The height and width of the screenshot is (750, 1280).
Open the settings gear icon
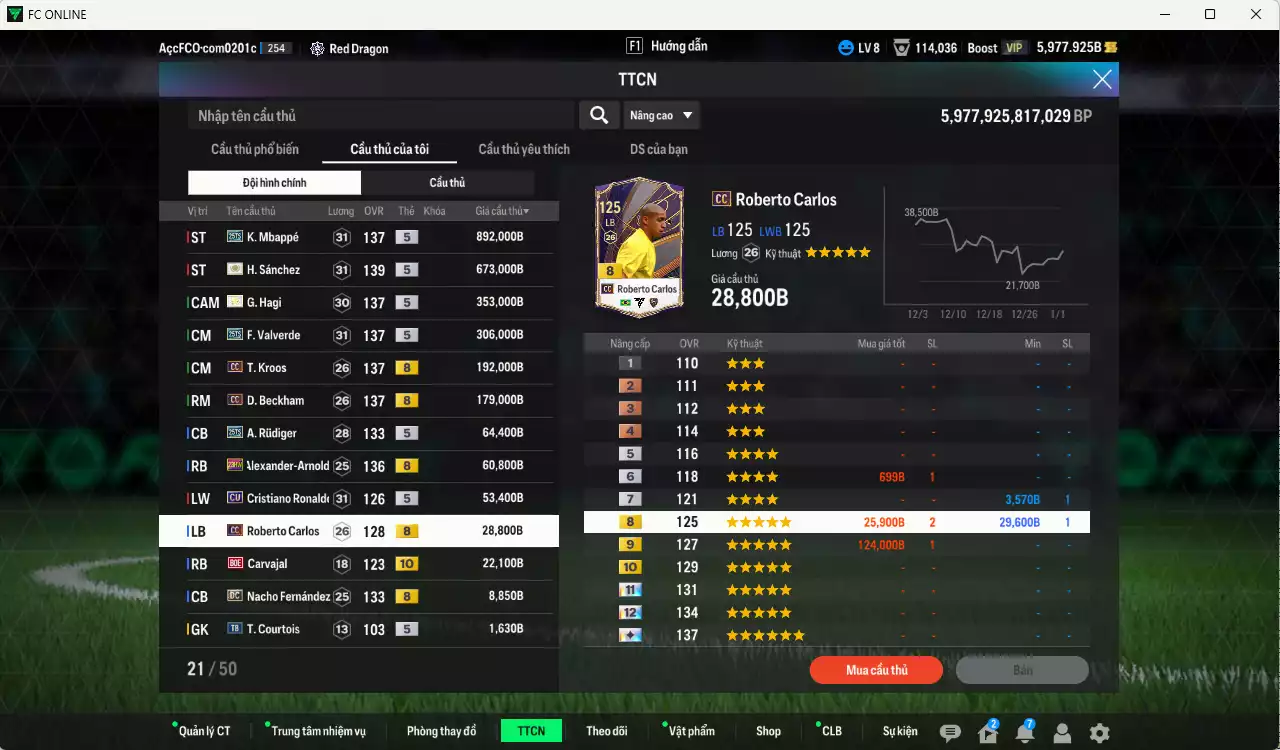pos(1100,731)
